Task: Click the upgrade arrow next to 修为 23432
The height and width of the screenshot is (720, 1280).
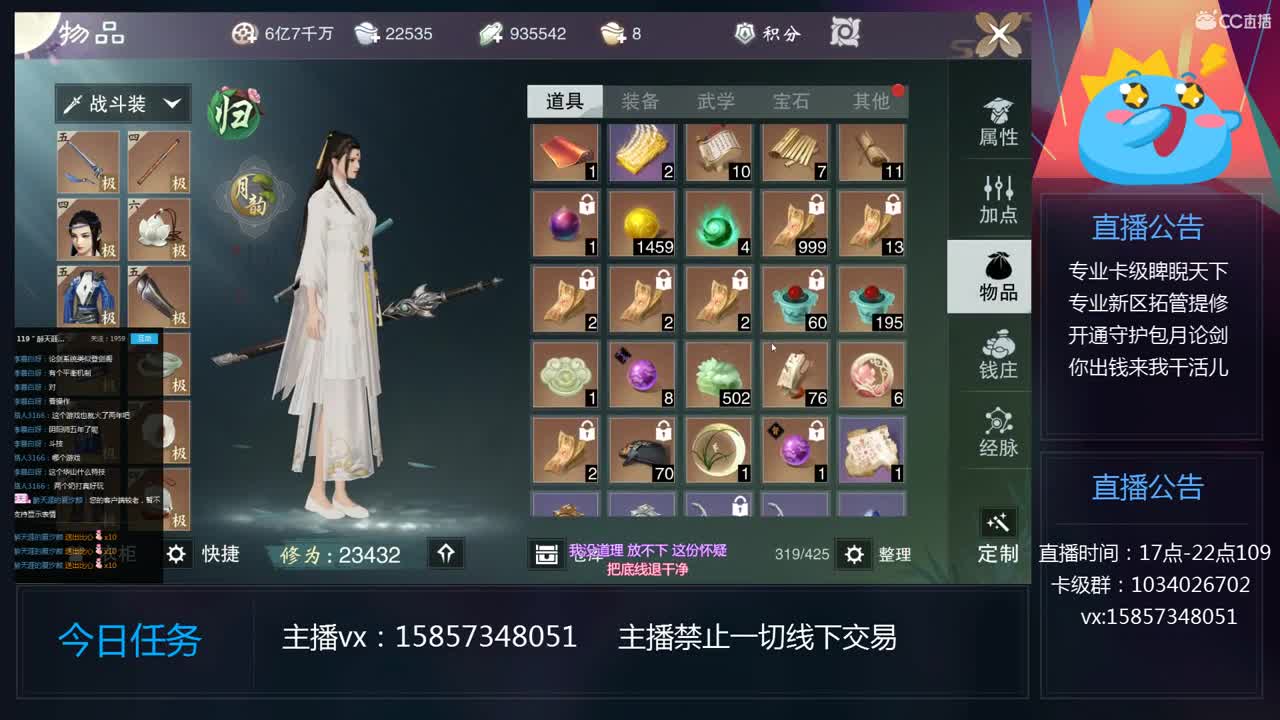Action: tap(447, 554)
